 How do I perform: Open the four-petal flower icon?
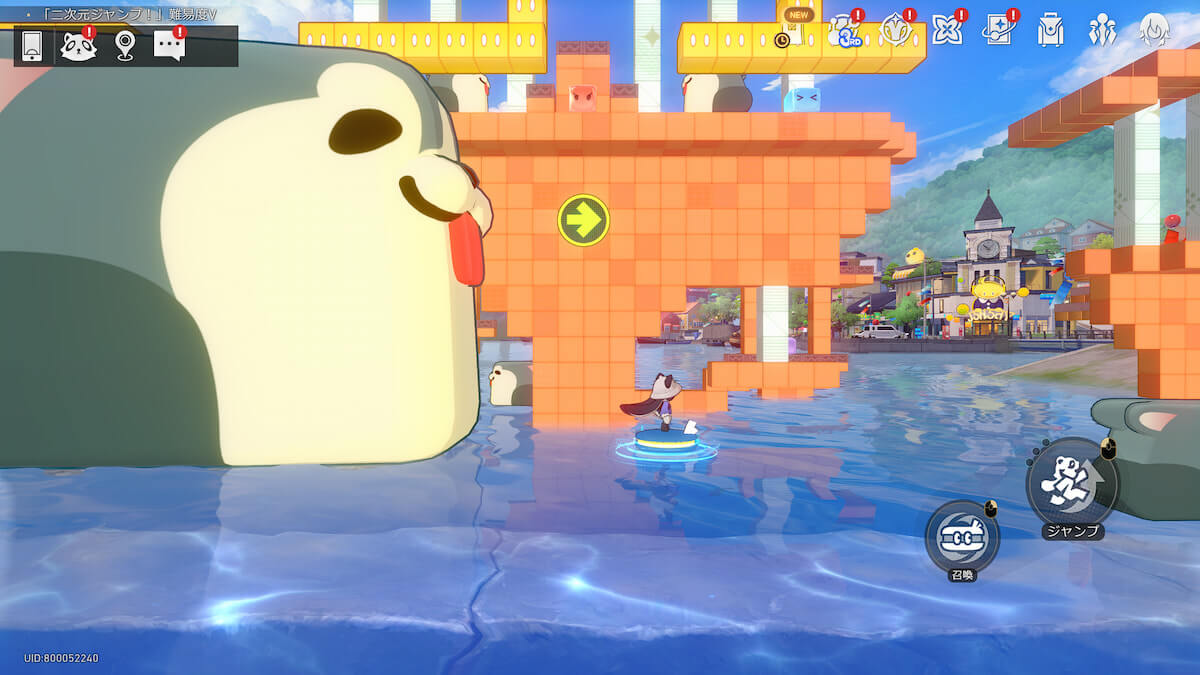[x=946, y=31]
